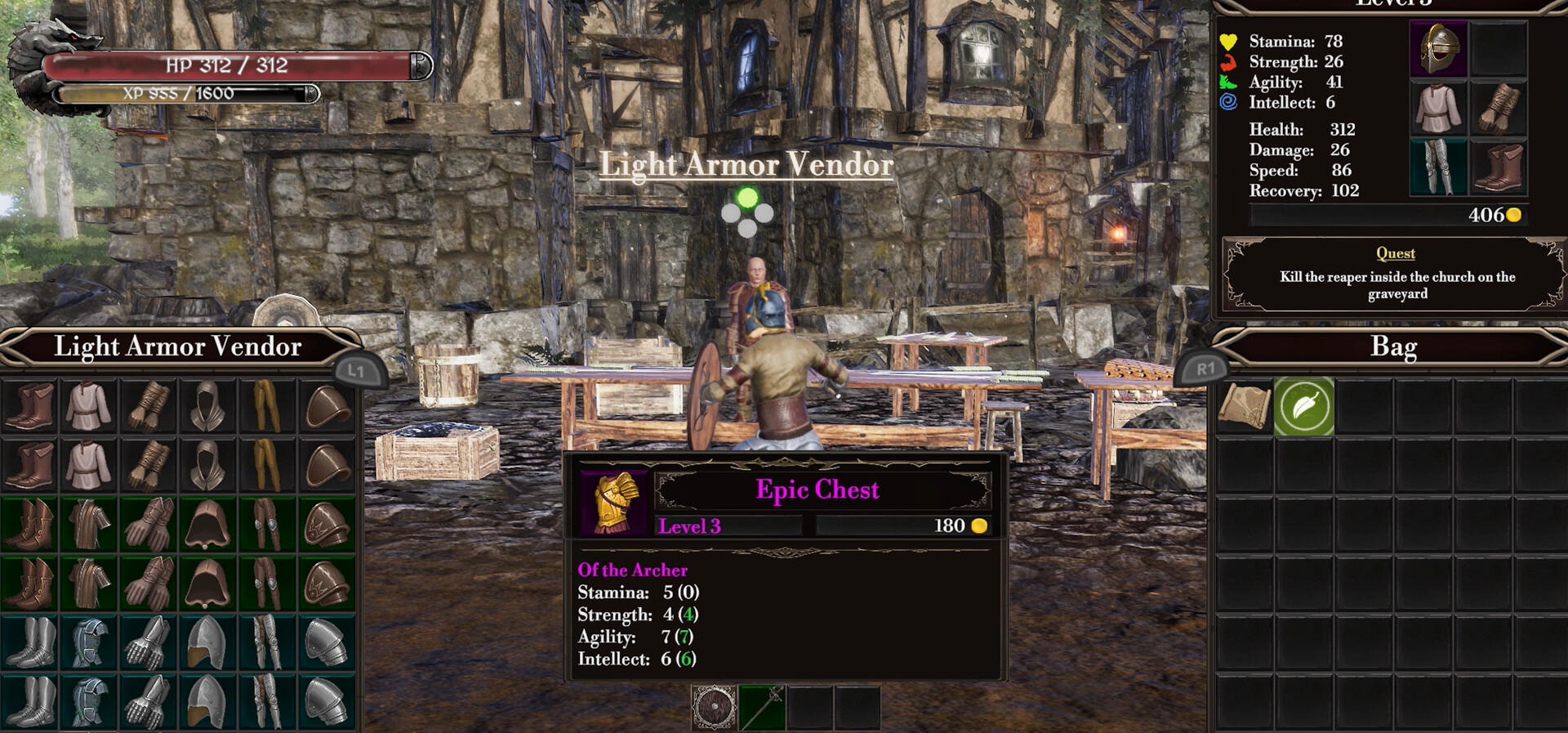This screenshot has width=1568, height=733.
Task: Click the Light Armor Vendor panel header
Action: click(178, 347)
